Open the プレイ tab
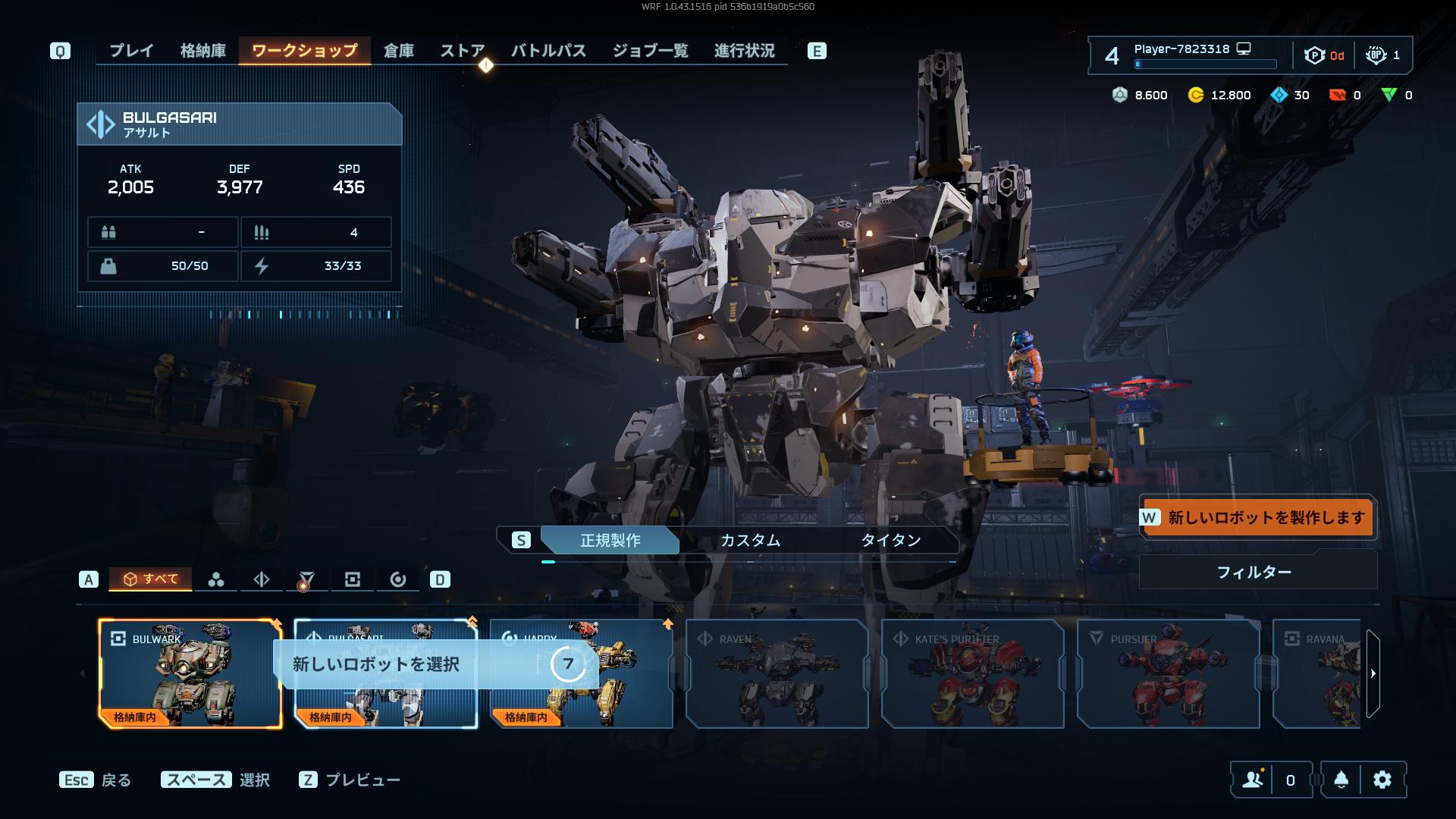1456x819 pixels. point(131,51)
